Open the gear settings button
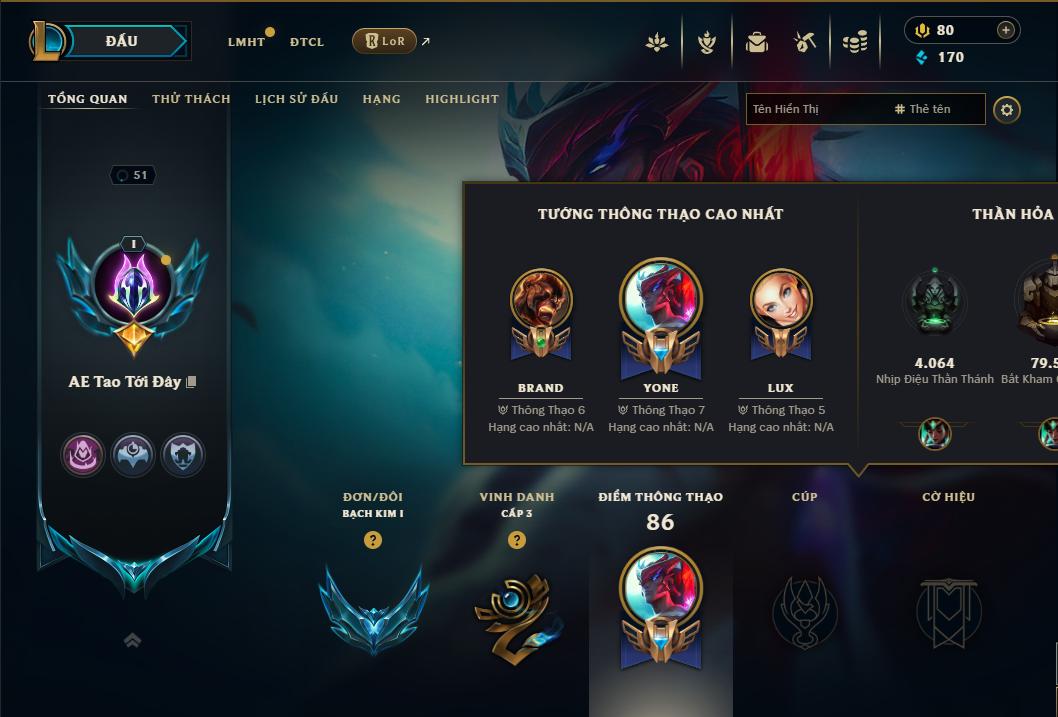1058x717 pixels. pyautogui.click(x=1007, y=109)
